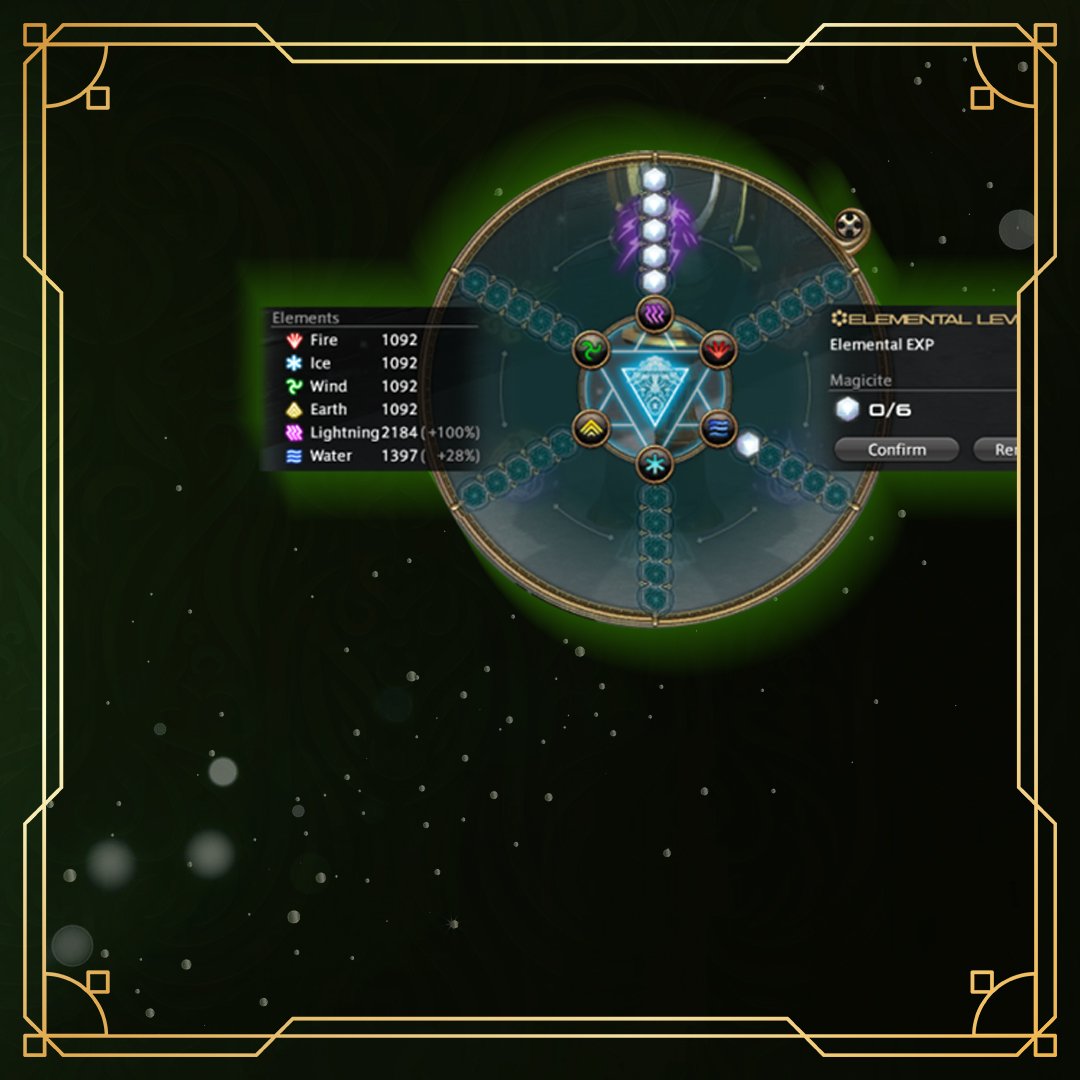Choose the blue Water element node
1080x1080 pixels.
[x=717, y=428]
